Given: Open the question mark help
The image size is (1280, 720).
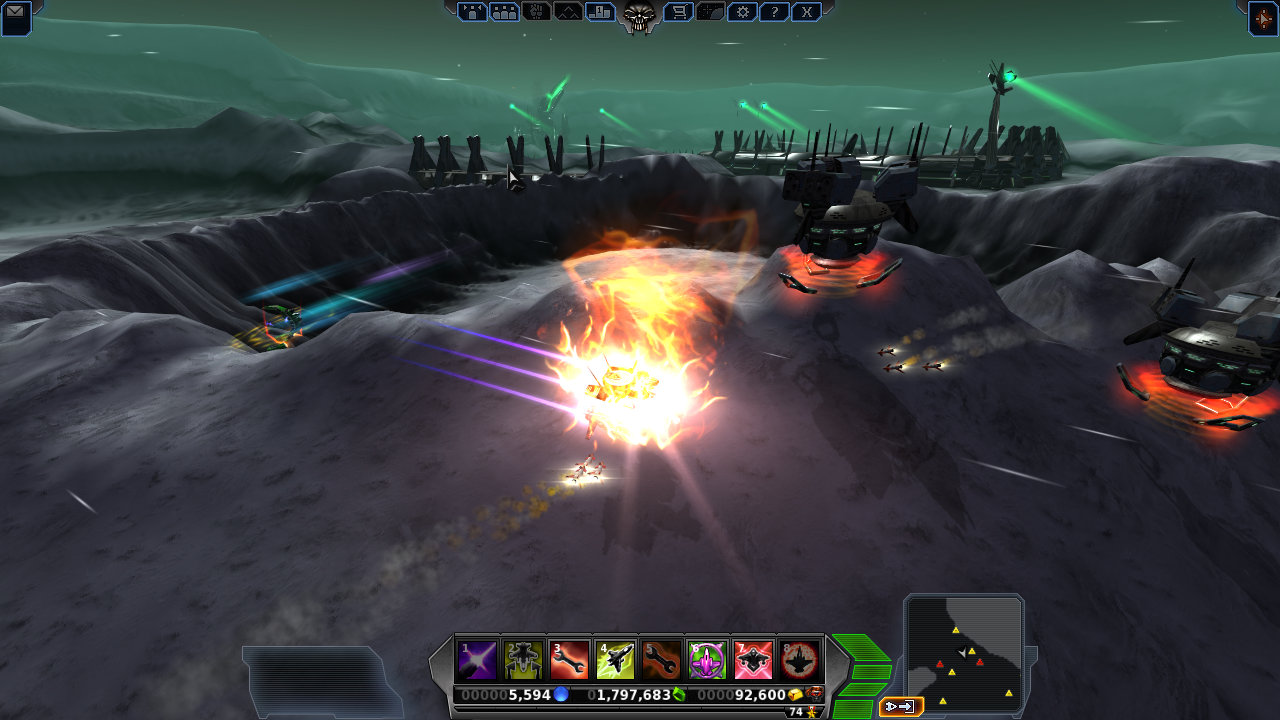Looking at the screenshot, I should tap(774, 12).
